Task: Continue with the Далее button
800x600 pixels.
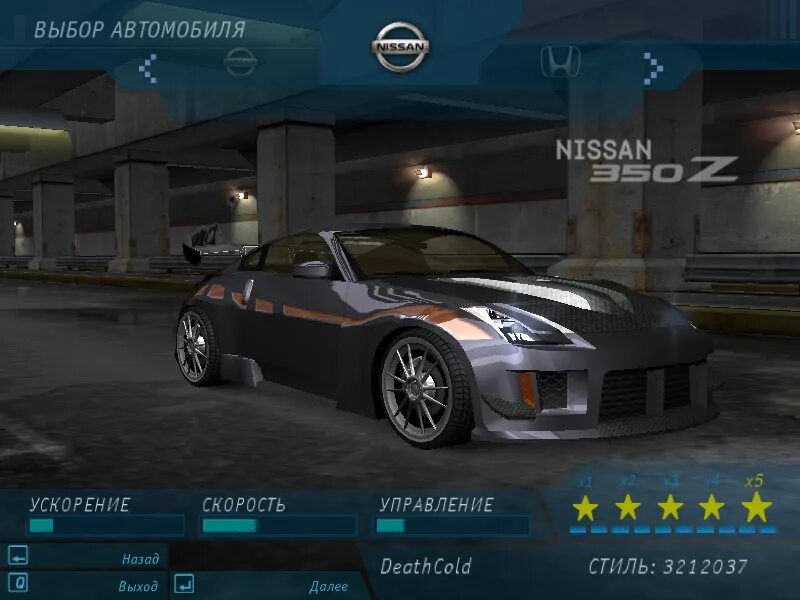Action: click(328, 586)
